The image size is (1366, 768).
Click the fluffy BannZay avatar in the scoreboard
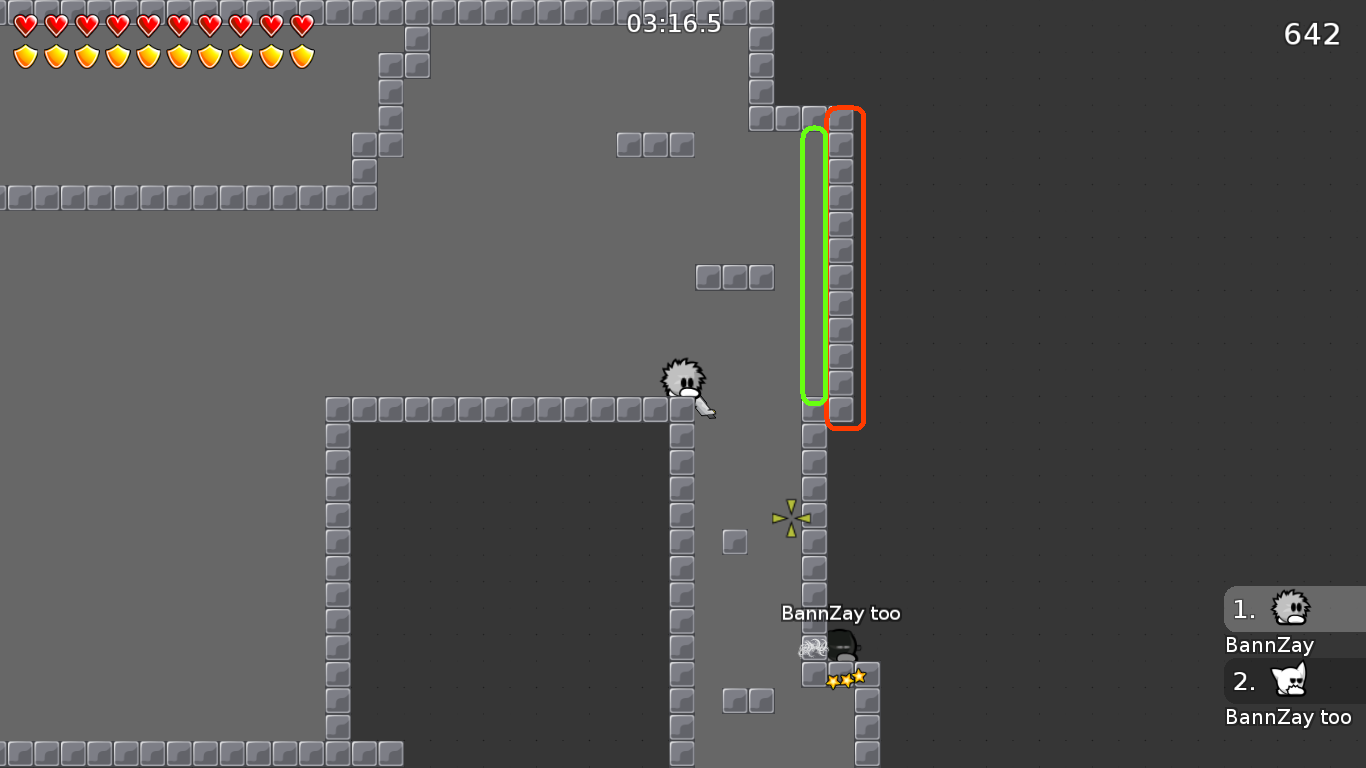1290,608
